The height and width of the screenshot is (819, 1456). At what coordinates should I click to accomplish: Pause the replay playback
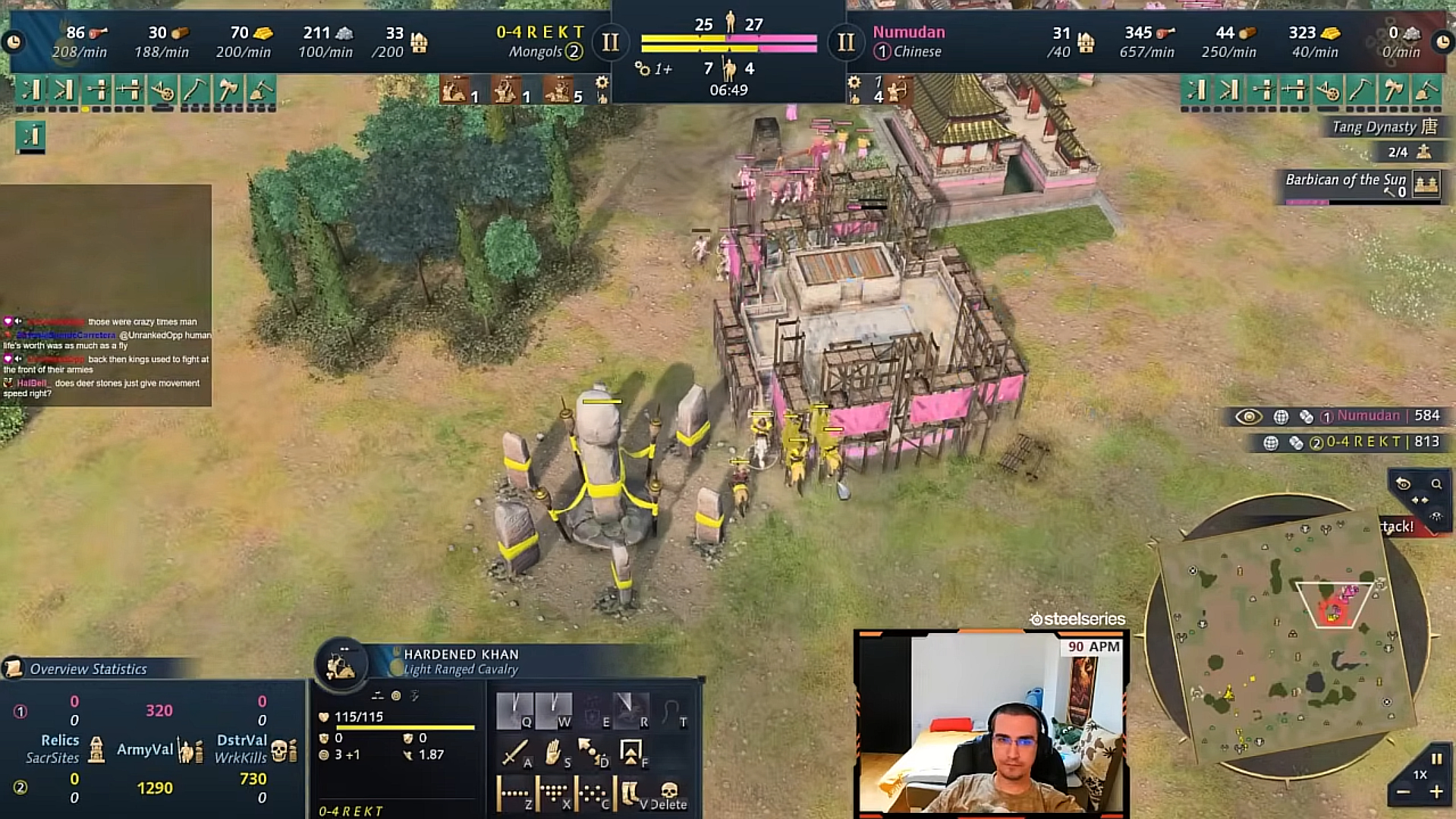(1436, 758)
